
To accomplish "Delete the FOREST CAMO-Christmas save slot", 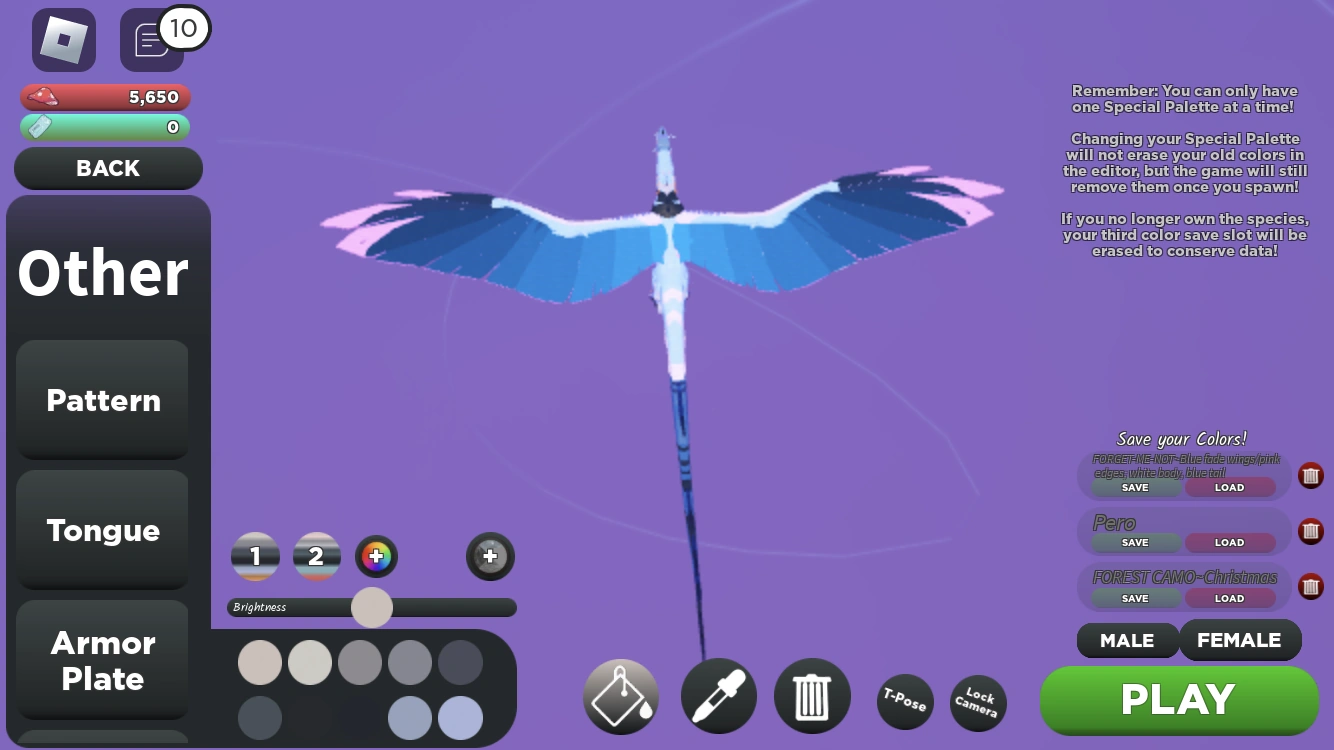I will (x=1310, y=586).
